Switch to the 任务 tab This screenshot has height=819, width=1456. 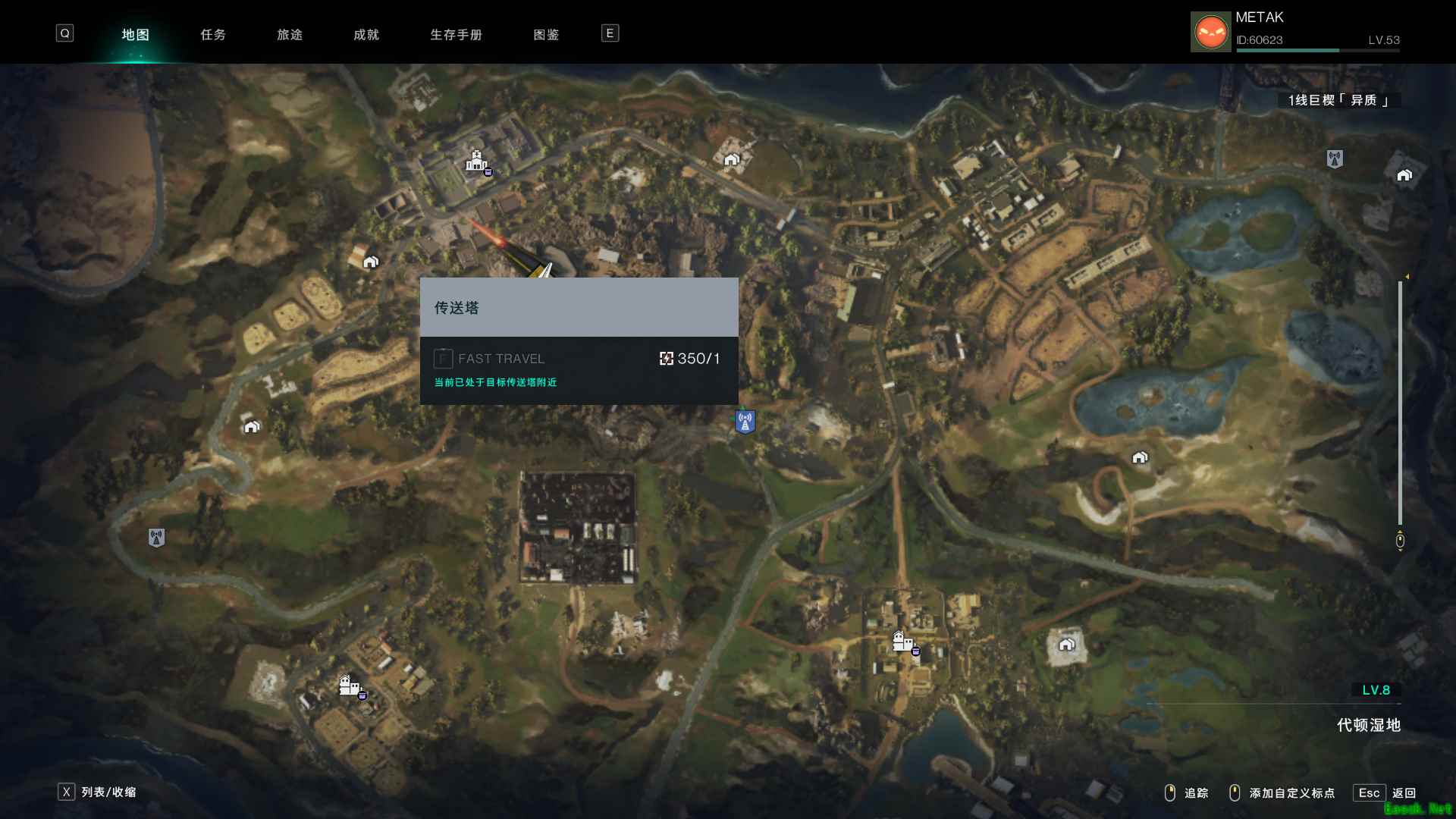(213, 35)
